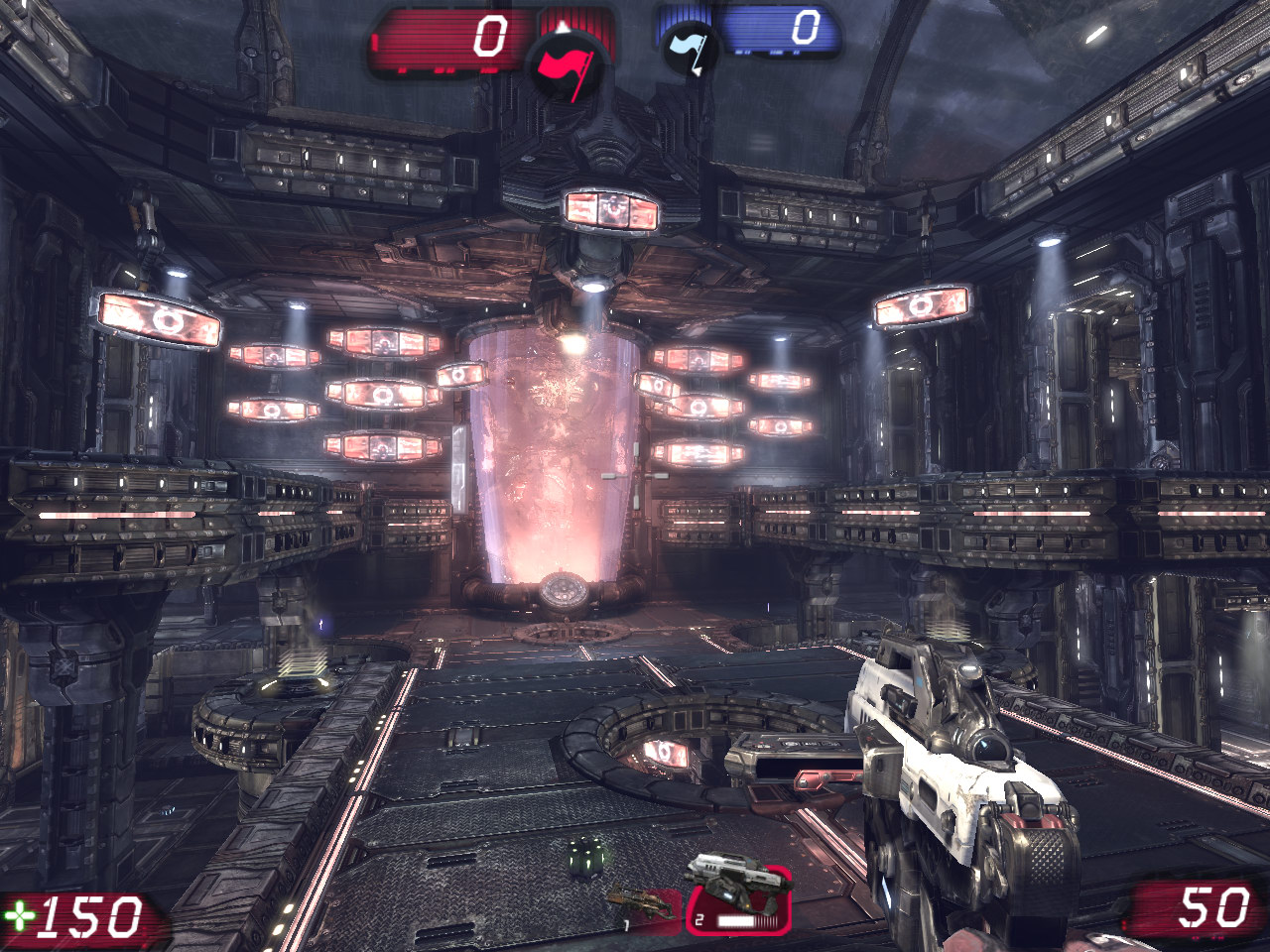Select the Impact Hammer in weapon slot 1
This screenshot has width=1270, height=952.
click(640, 904)
